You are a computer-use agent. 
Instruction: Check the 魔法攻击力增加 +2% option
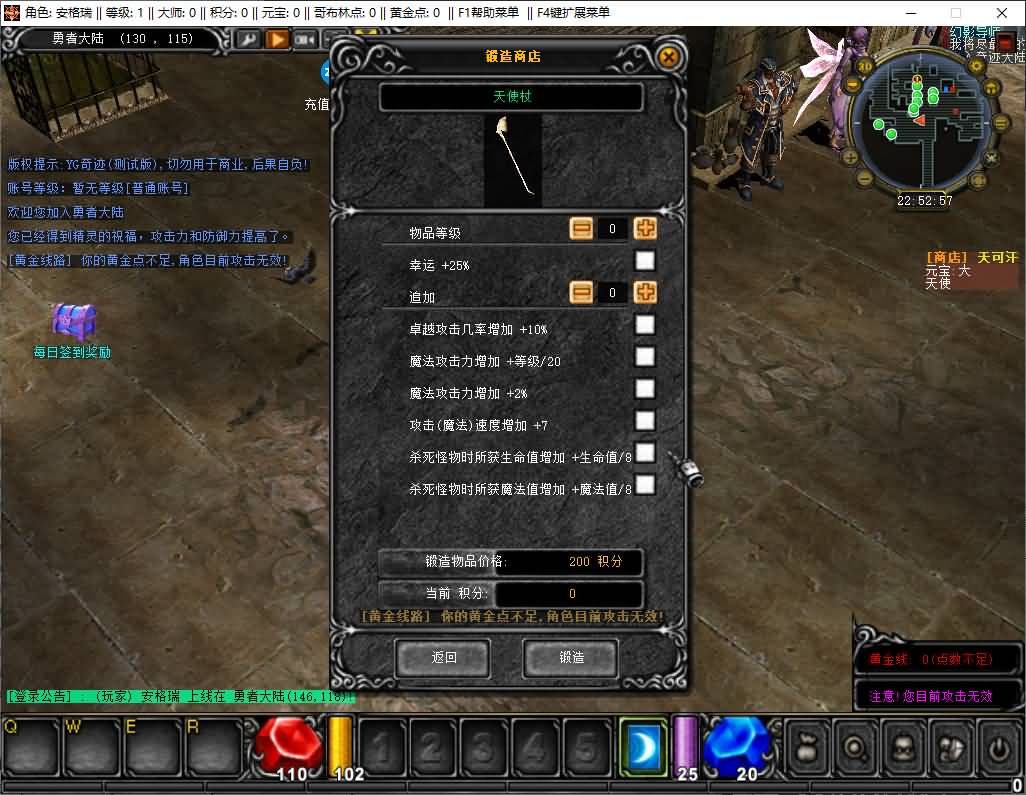tap(646, 389)
